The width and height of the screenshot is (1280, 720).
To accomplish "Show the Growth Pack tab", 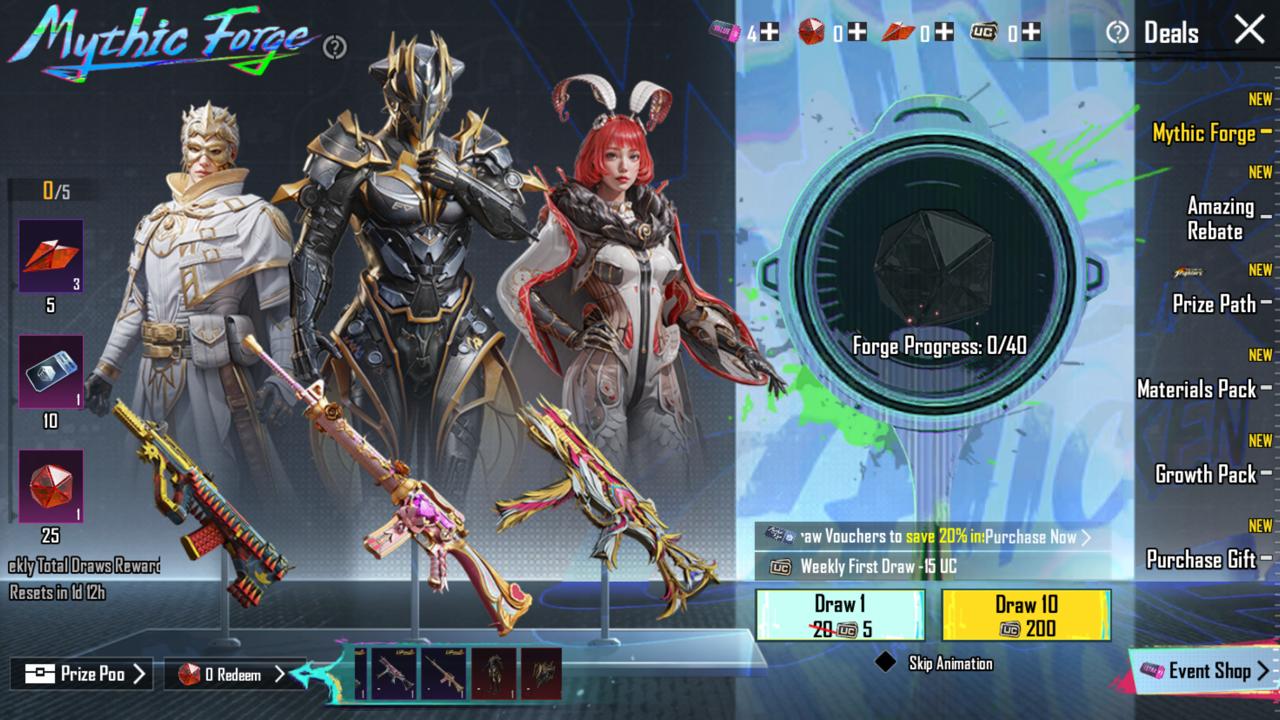I will click(1206, 474).
